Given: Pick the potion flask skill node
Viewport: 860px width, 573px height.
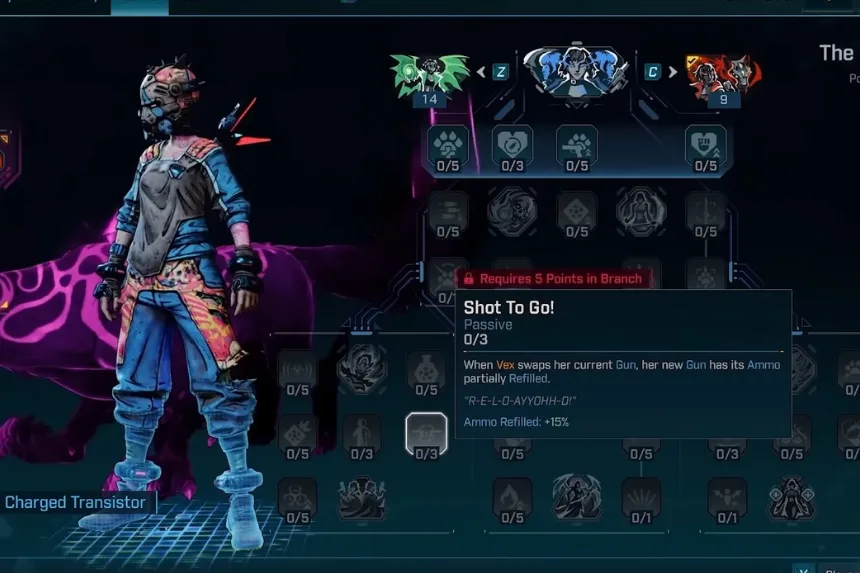Looking at the screenshot, I should pos(426,370).
